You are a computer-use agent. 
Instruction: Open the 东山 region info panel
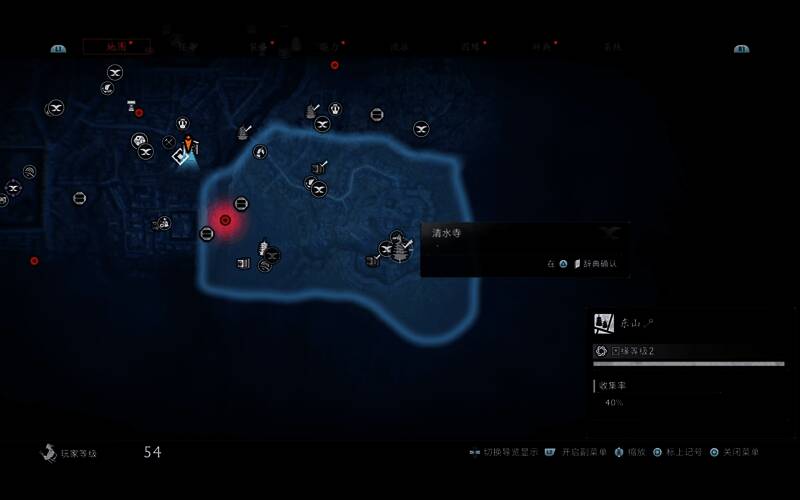coord(688,323)
